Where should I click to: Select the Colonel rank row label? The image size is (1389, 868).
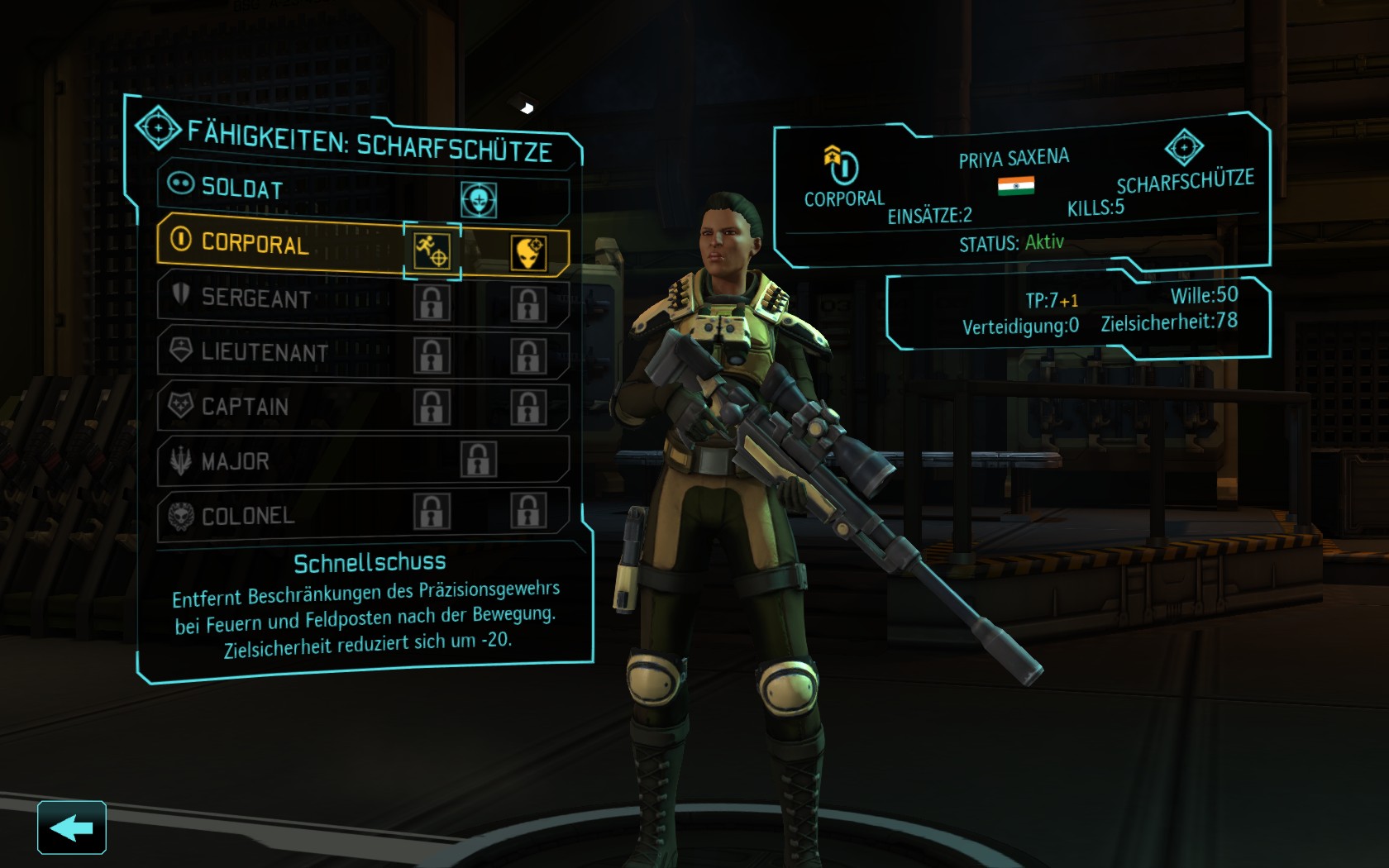[247, 516]
